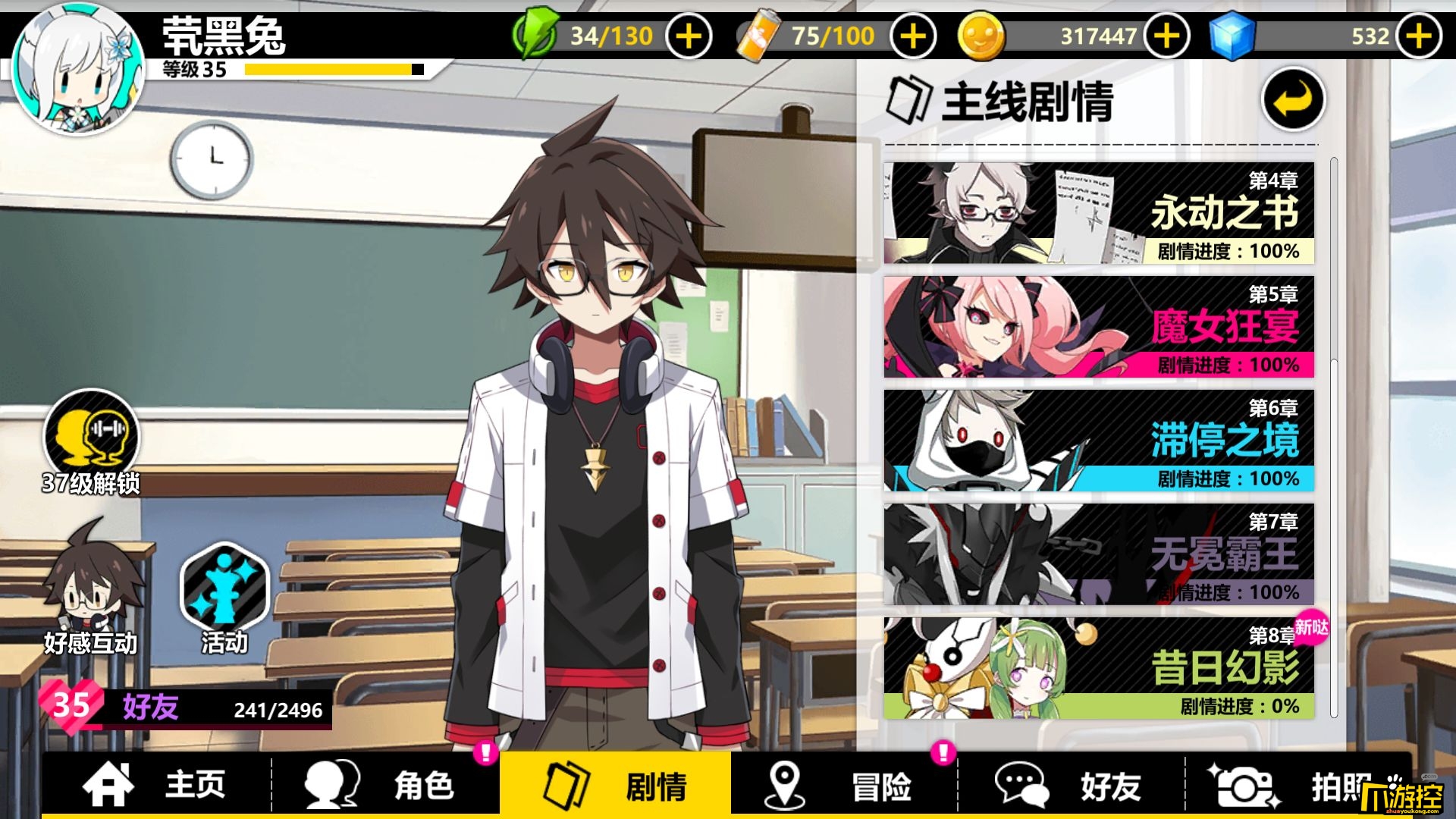
Task: Buy more gold coins
Action: (1166, 36)
